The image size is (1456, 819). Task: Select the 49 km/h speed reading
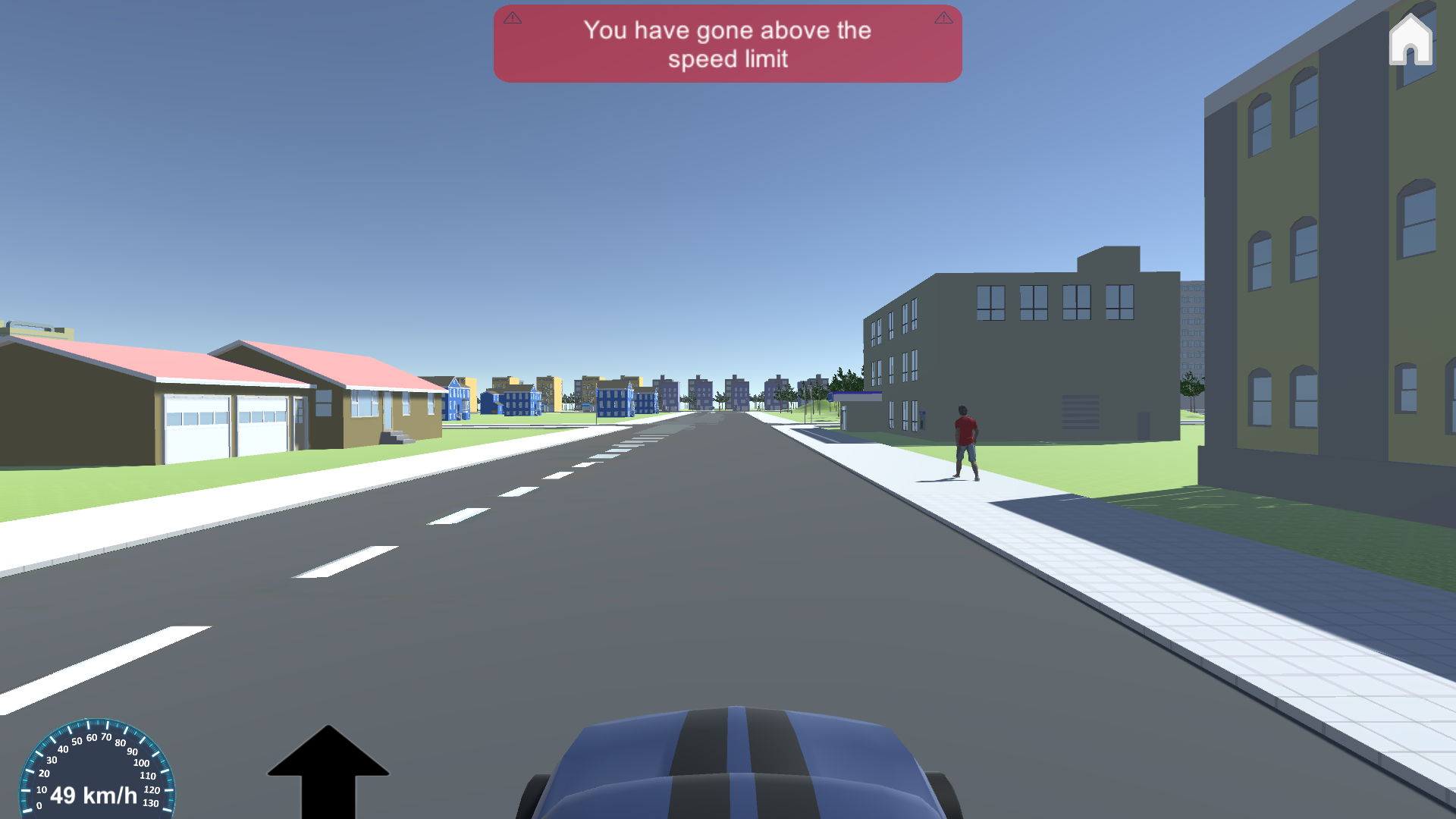click(x=93, y=796)
